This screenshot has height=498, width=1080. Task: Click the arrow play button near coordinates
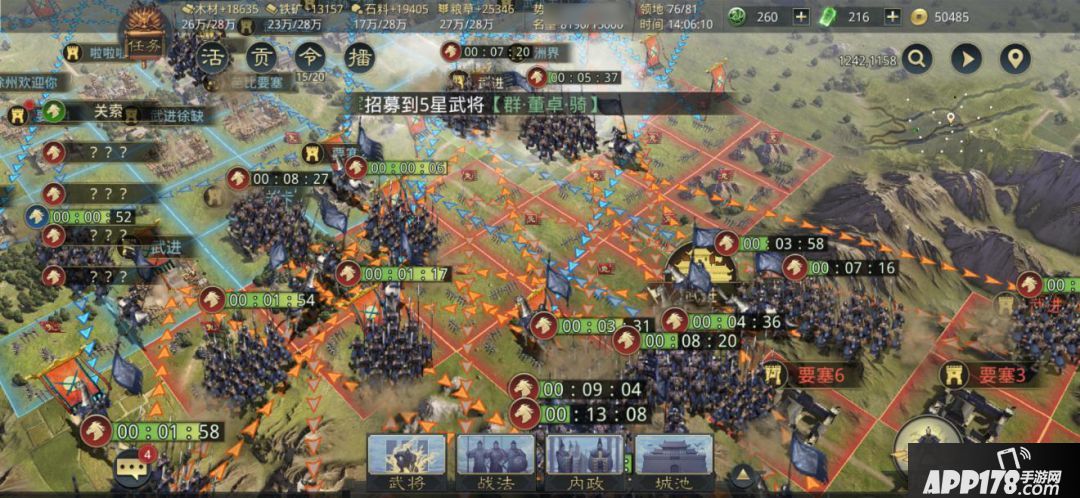click(966, 58)
